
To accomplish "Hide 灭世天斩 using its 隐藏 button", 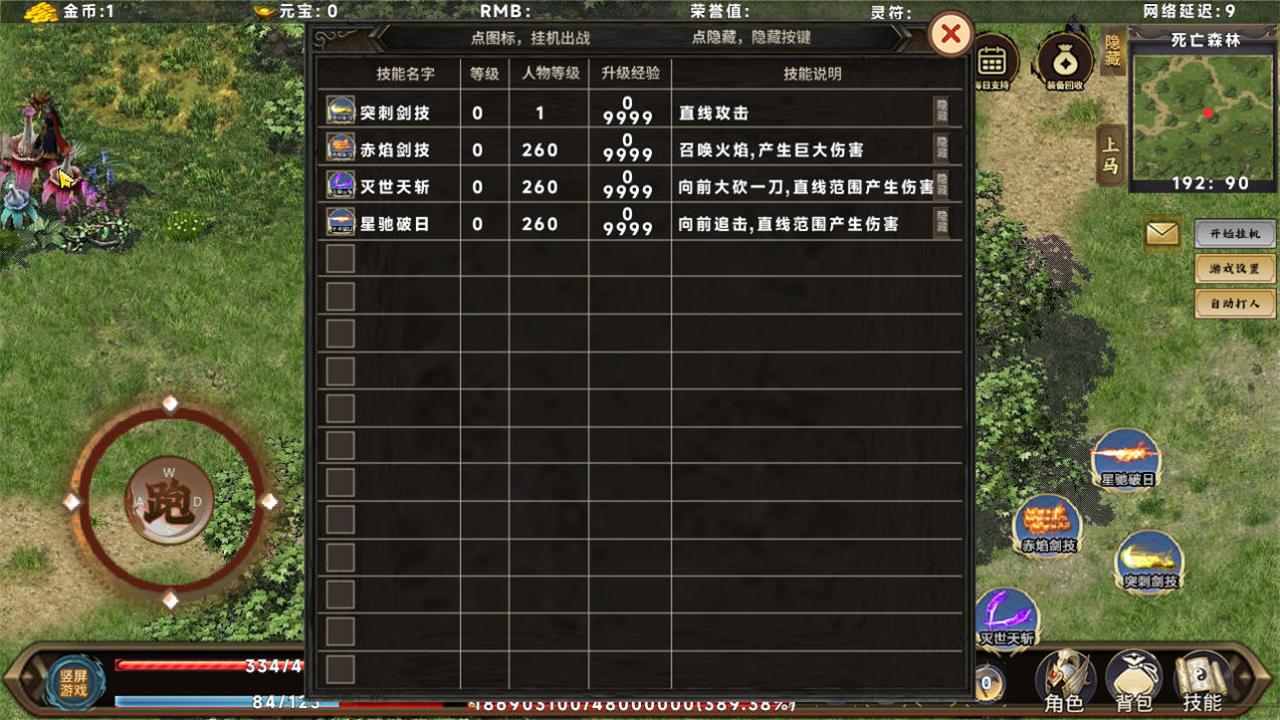I will coord(941,186).
